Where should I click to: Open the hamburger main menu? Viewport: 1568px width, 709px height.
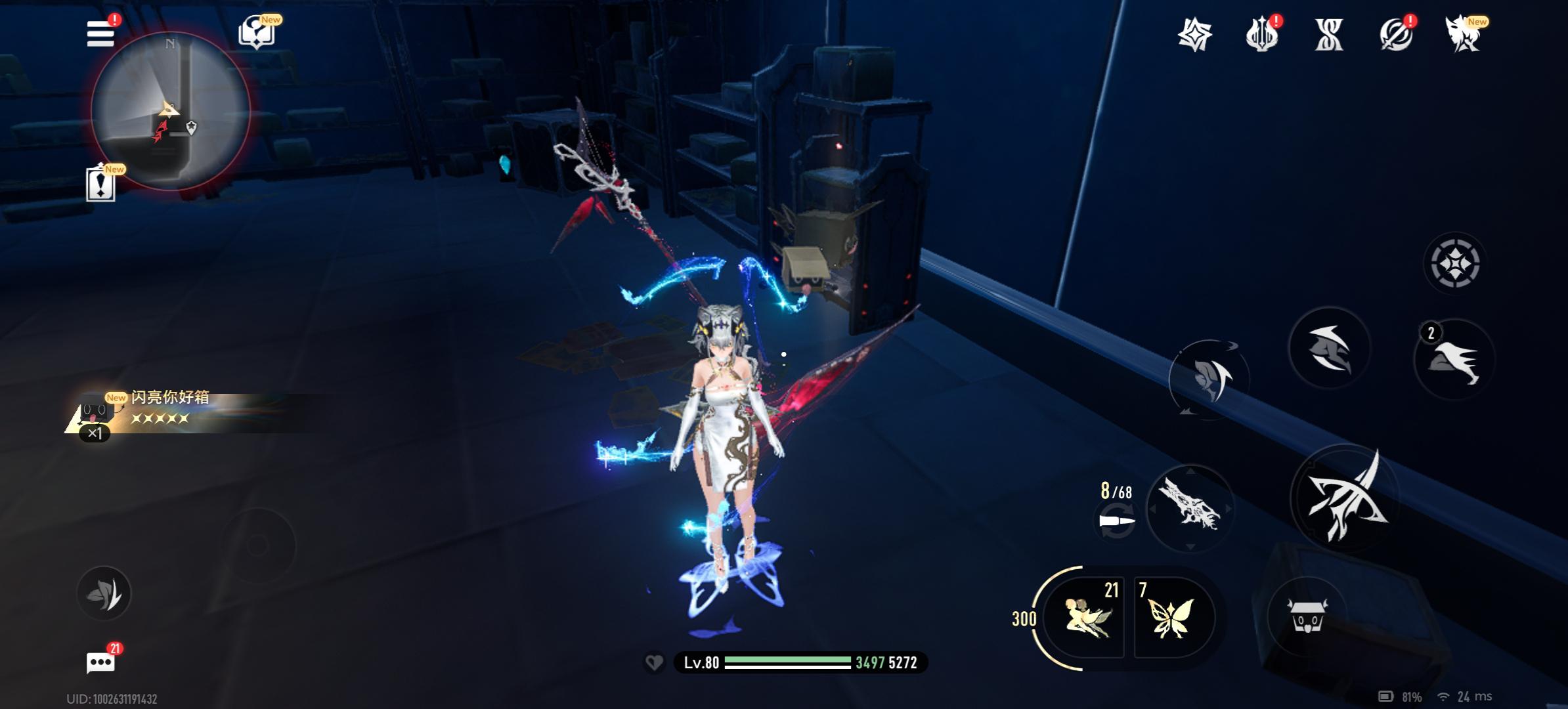(x=100, y=33)
